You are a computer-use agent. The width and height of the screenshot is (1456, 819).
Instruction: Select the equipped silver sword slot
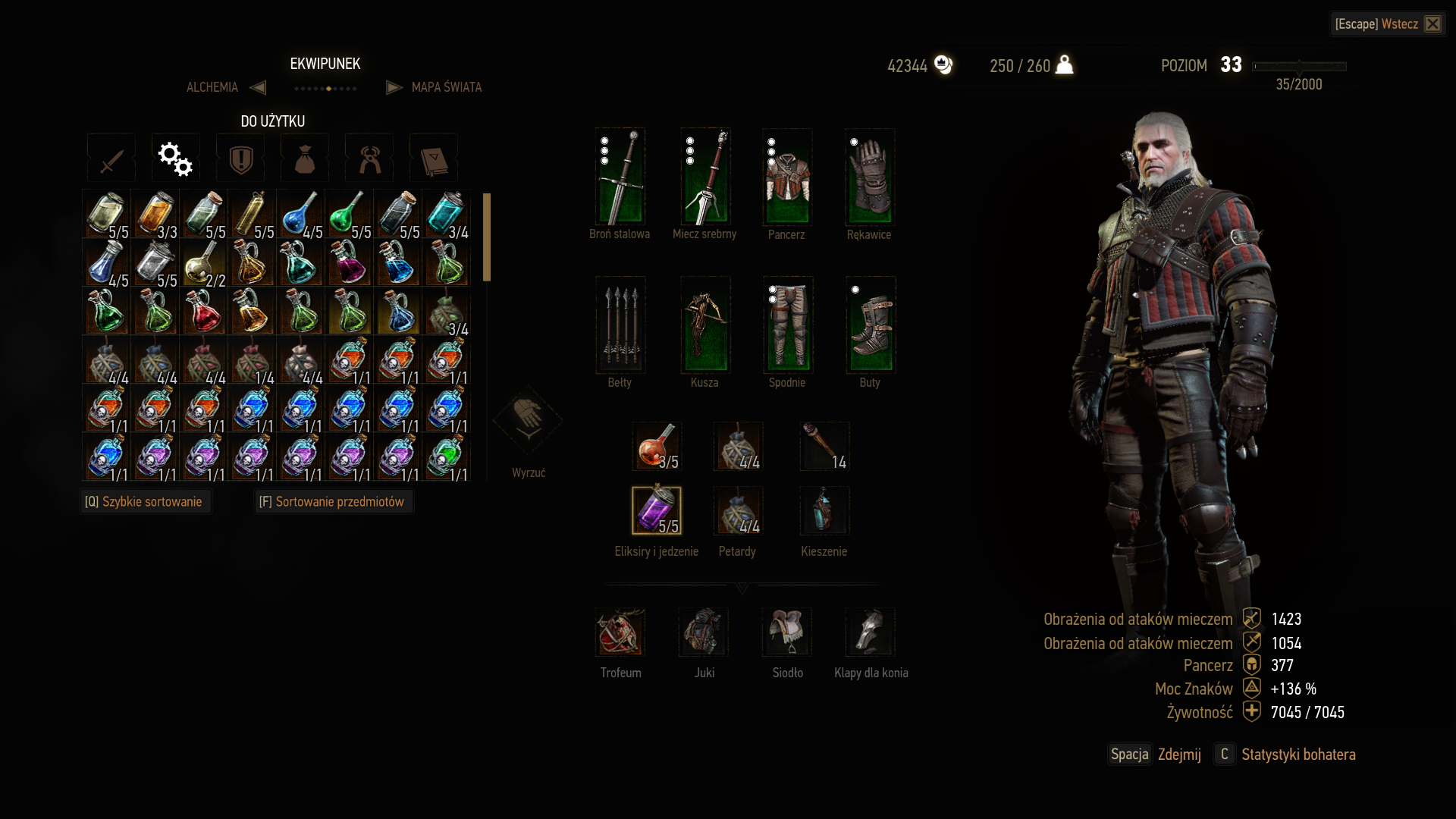(x=705, y=177)
